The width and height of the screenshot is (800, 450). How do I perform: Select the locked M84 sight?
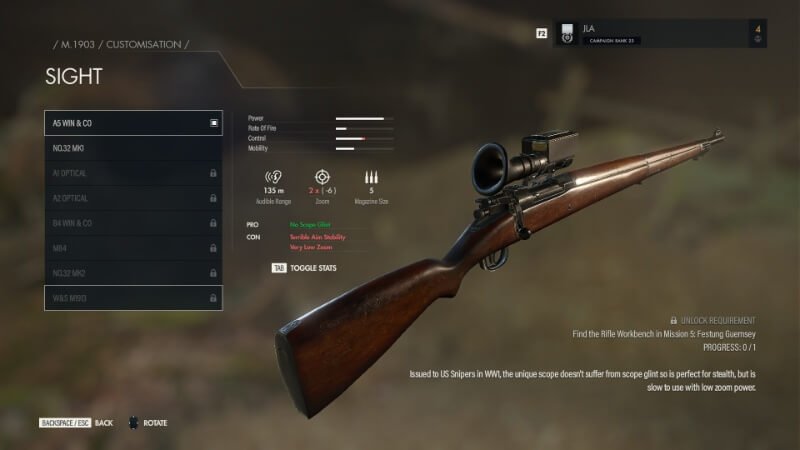click(133, 247)
